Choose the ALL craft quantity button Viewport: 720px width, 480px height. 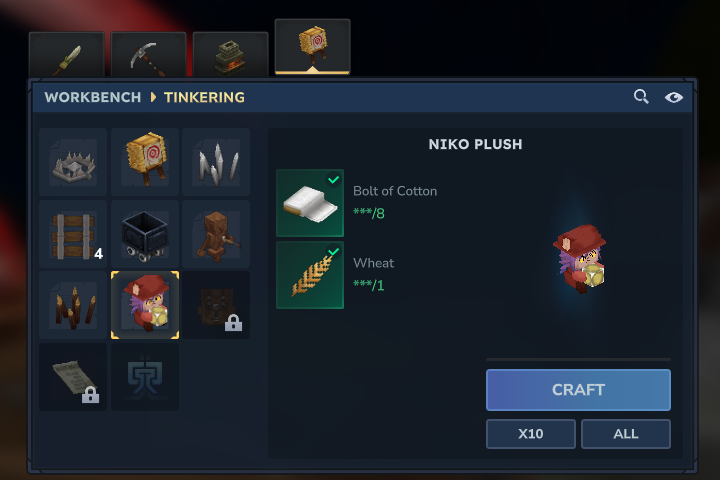click(625, 434)
